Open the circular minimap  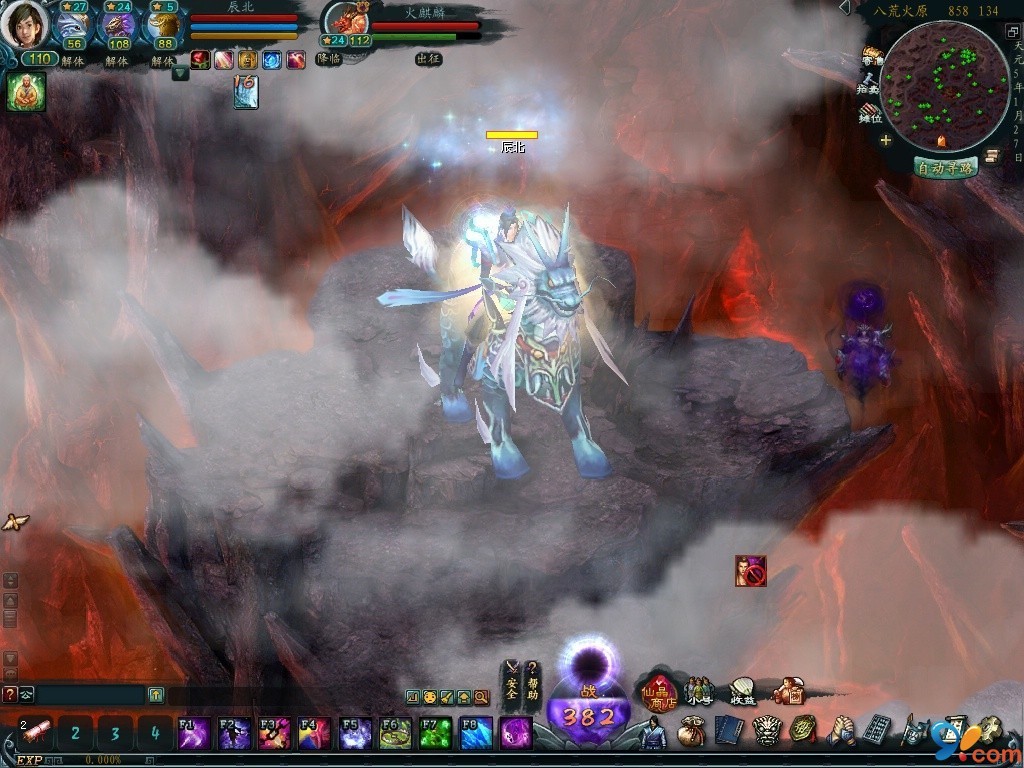(x=944, y=87)
